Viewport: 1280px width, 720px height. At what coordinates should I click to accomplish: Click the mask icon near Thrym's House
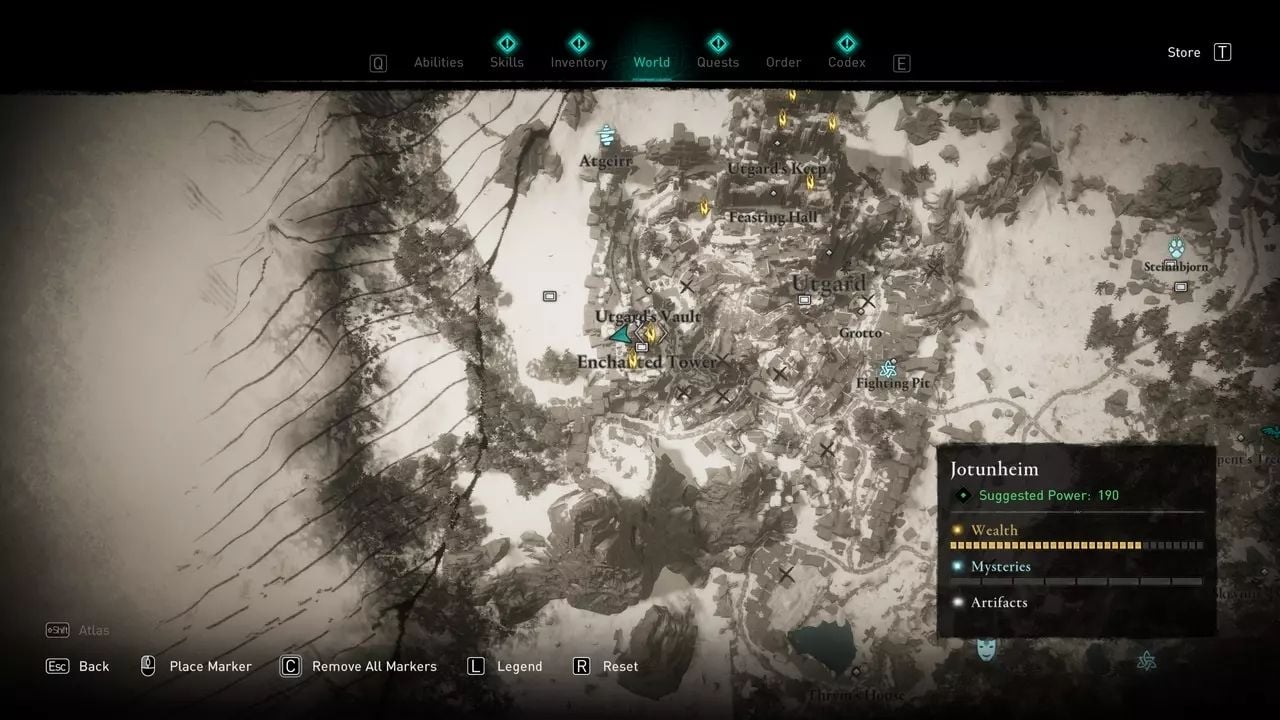click(986, 649)
